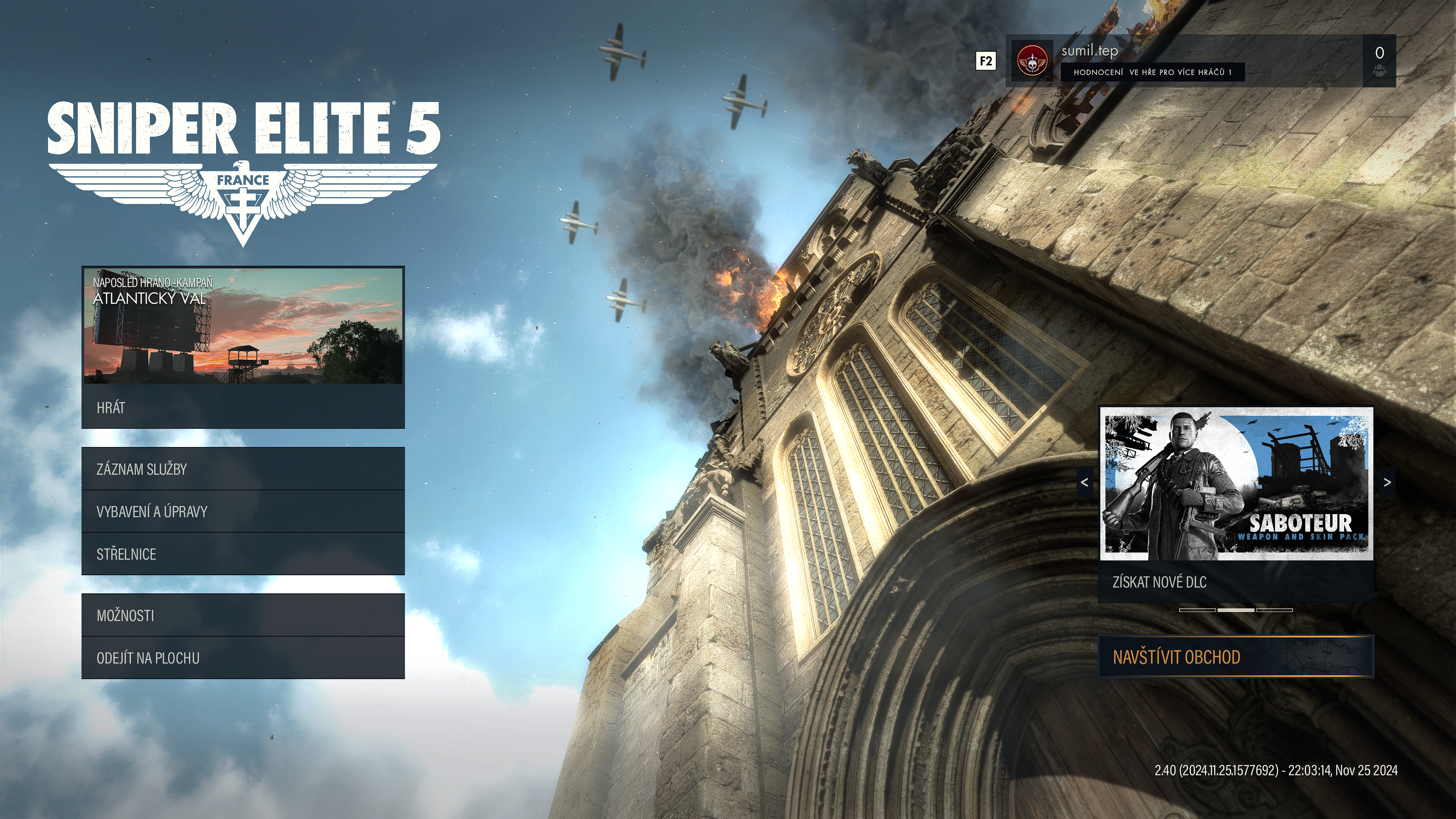Click the red skull player emblem
Image resolution: width=1456 pixels, height=819 pixels.
pos(1031,61)
